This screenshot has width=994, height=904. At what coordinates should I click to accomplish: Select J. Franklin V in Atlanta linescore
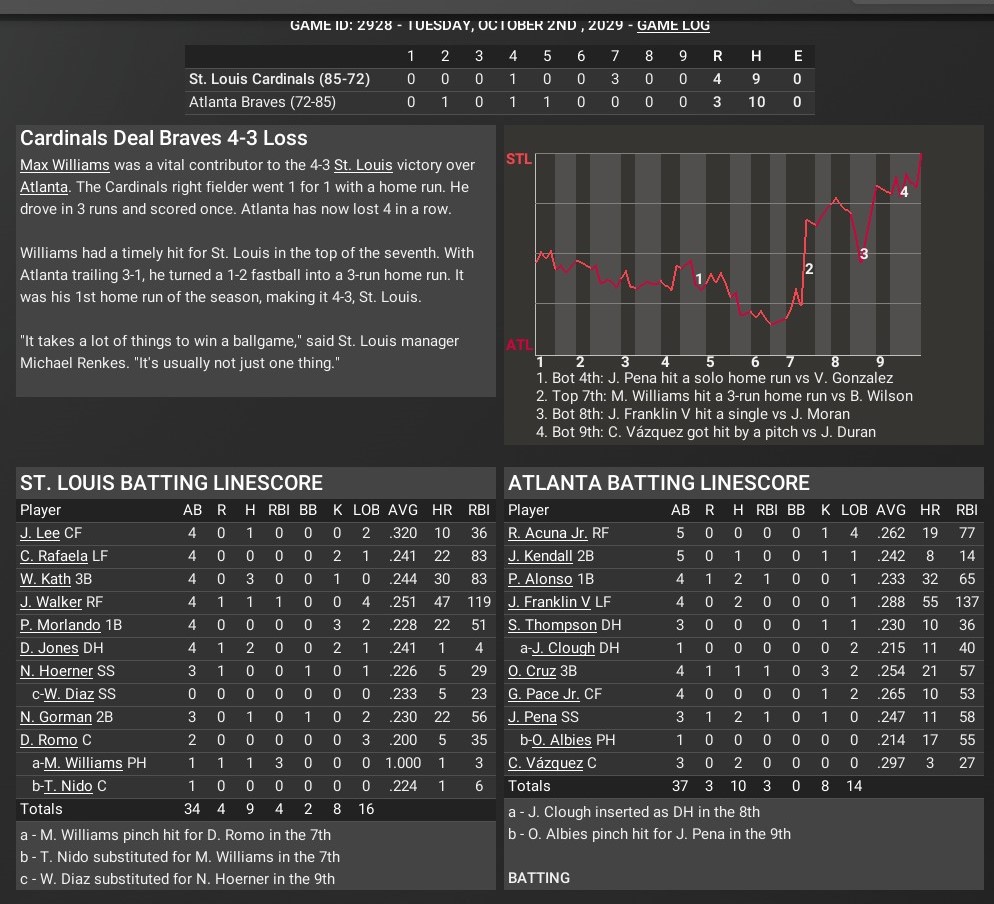(x=549, y=602)
